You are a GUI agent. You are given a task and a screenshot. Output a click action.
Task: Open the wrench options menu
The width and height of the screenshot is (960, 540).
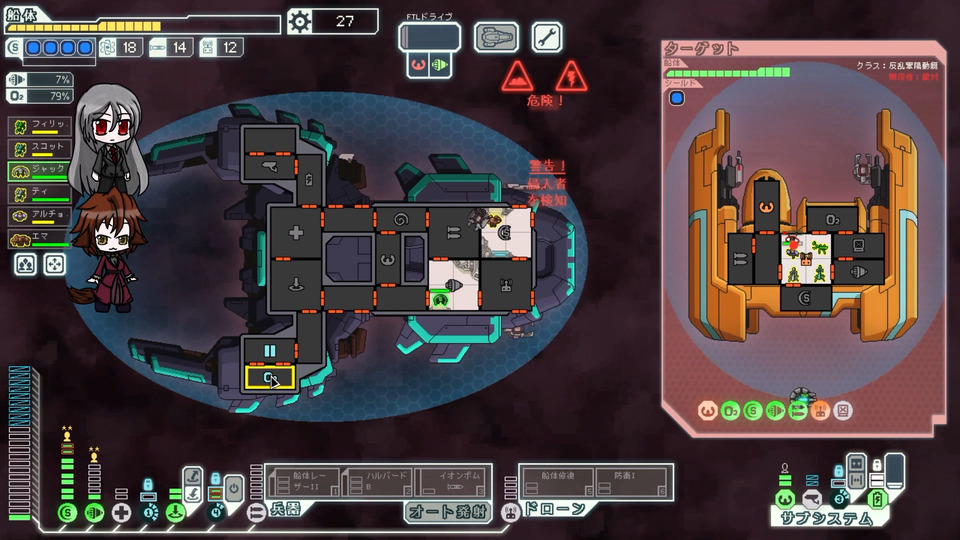point(546,37)
